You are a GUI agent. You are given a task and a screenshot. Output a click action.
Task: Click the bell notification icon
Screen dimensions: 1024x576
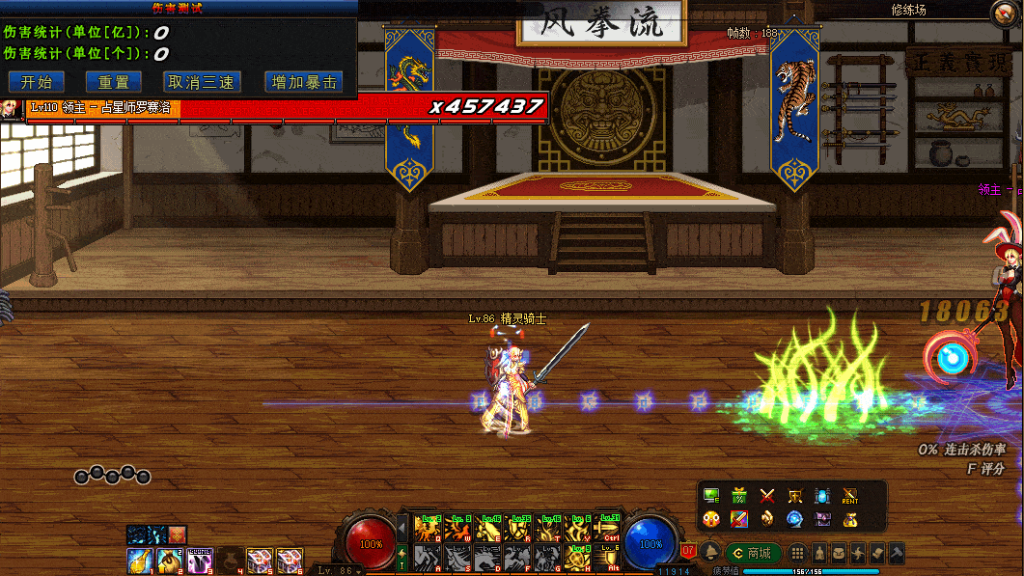point(711,553)
